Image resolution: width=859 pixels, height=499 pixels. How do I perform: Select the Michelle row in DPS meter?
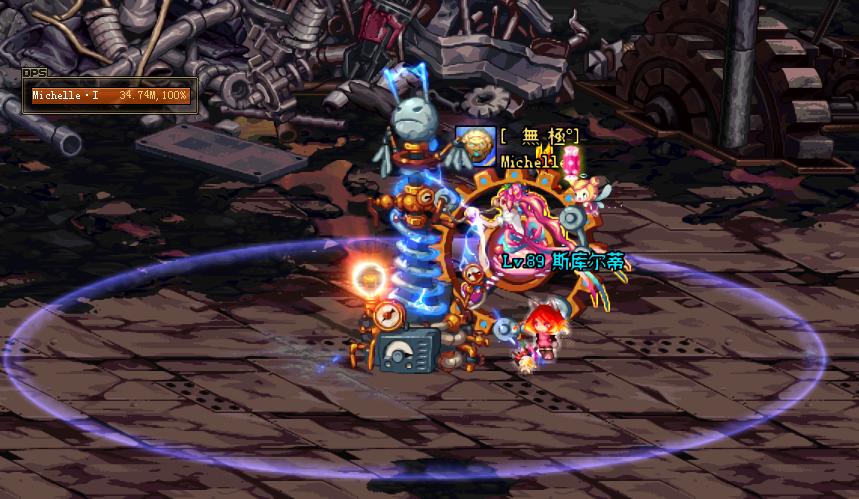tap(110, 96)
